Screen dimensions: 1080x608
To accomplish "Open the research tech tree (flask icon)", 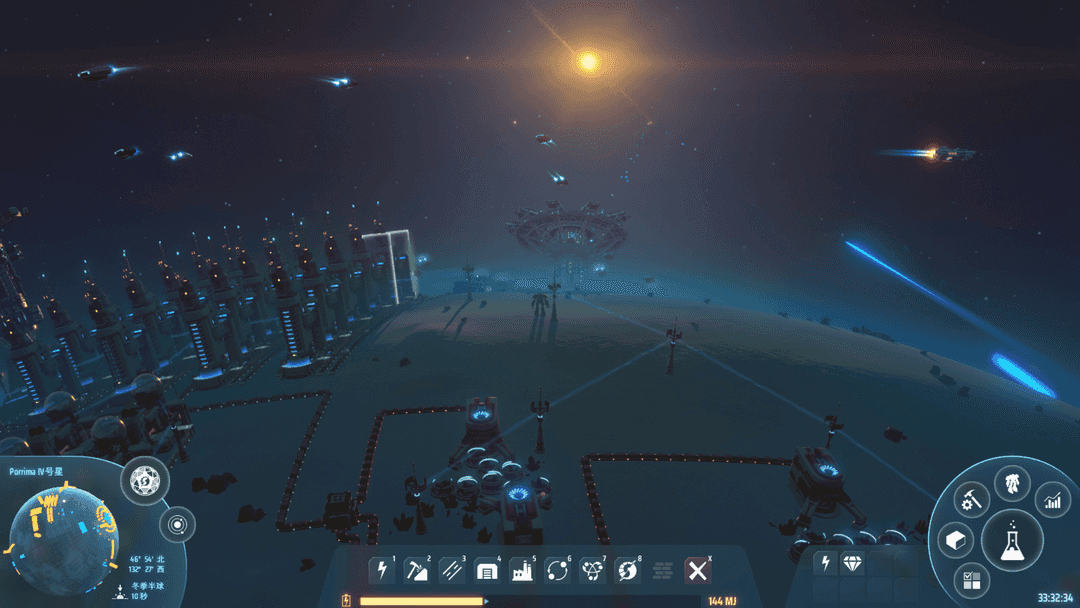I will coord(1012,541).
